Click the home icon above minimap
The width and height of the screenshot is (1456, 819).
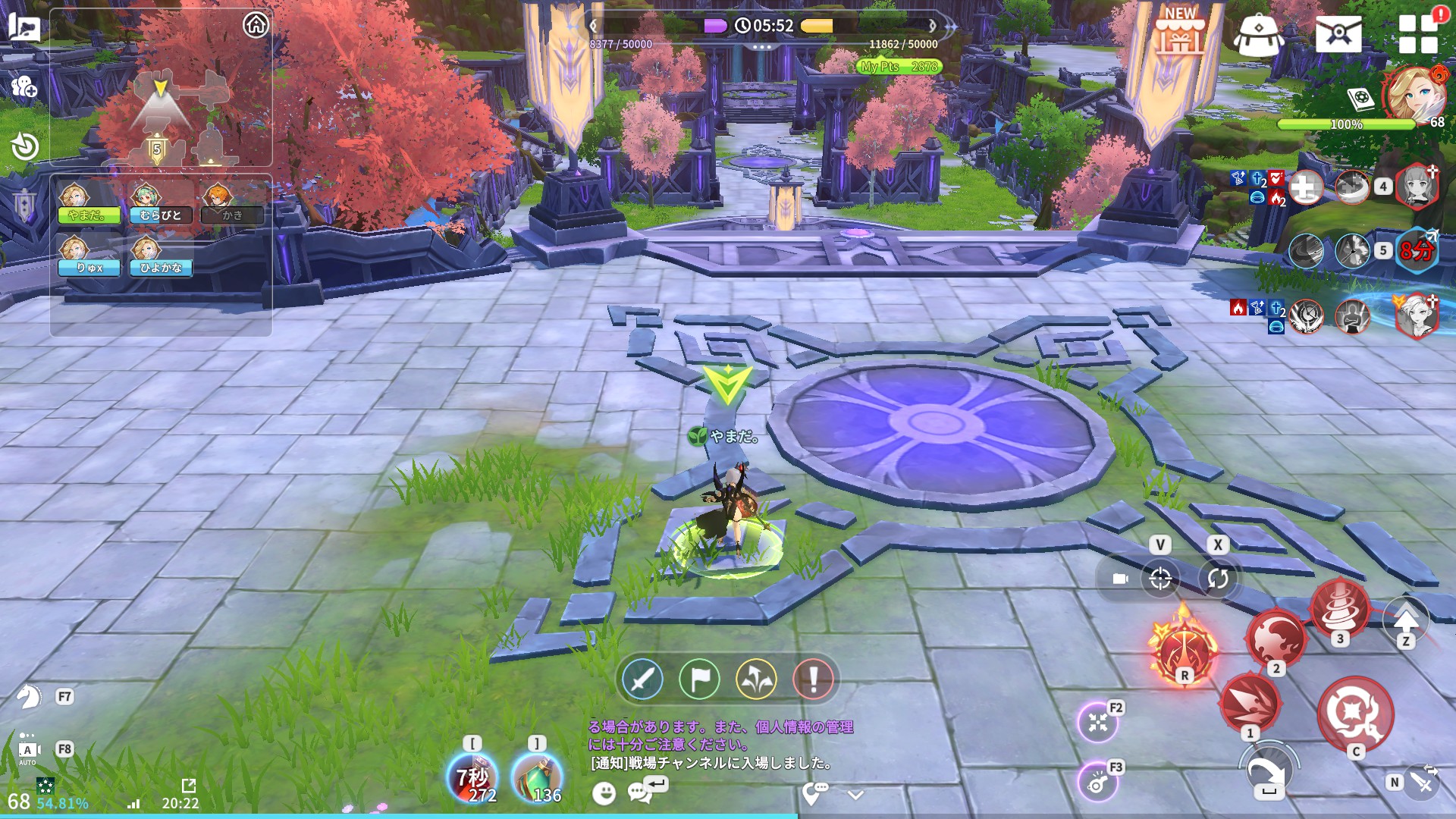256,25
